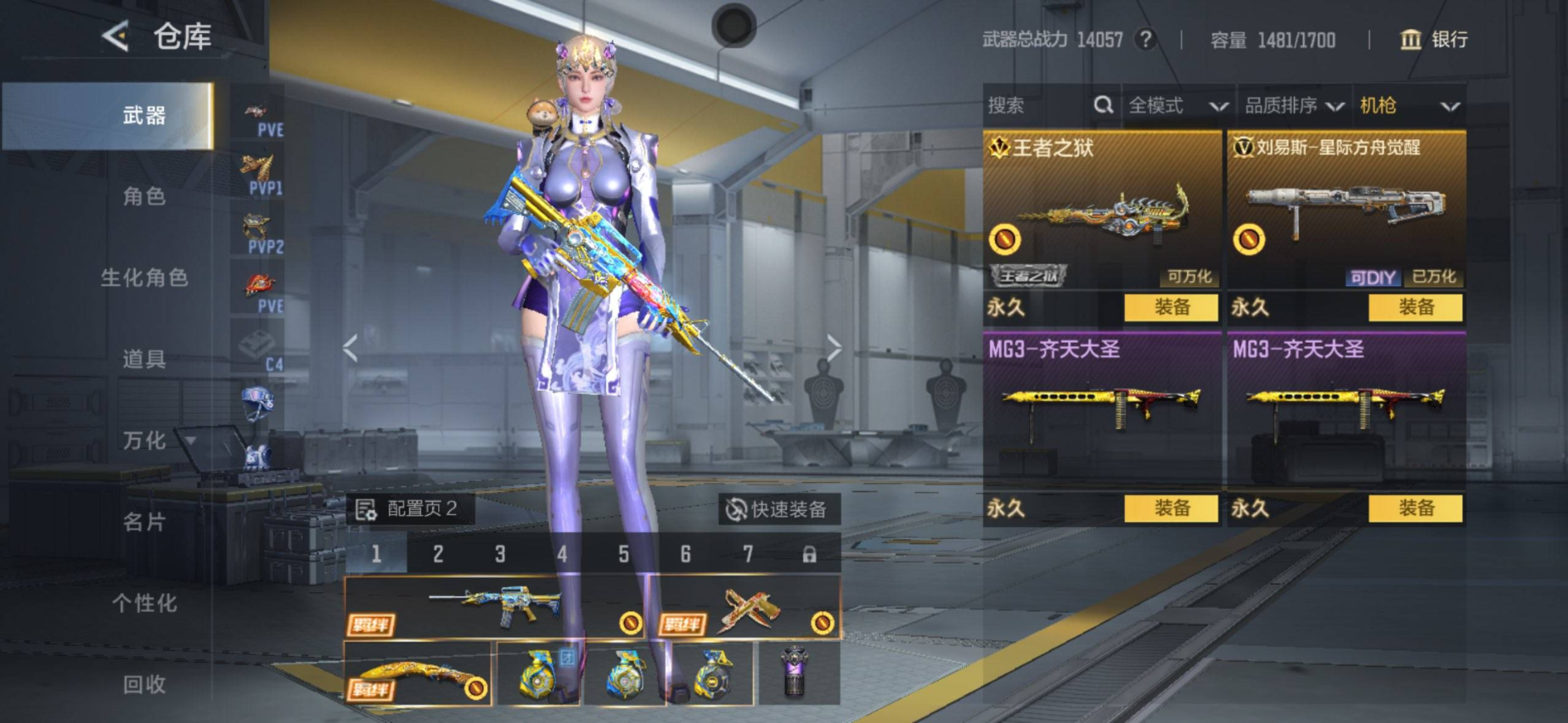Open the 全模式 mode dropdown

coord(1177,105)
